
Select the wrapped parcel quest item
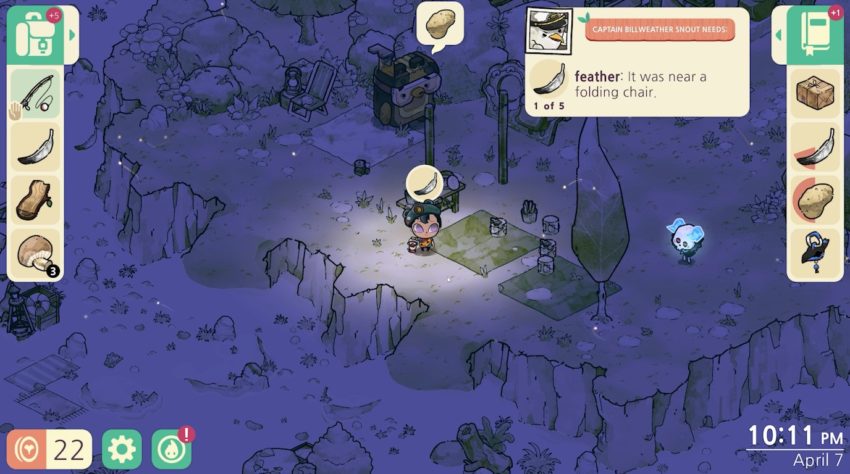point(815,93)
